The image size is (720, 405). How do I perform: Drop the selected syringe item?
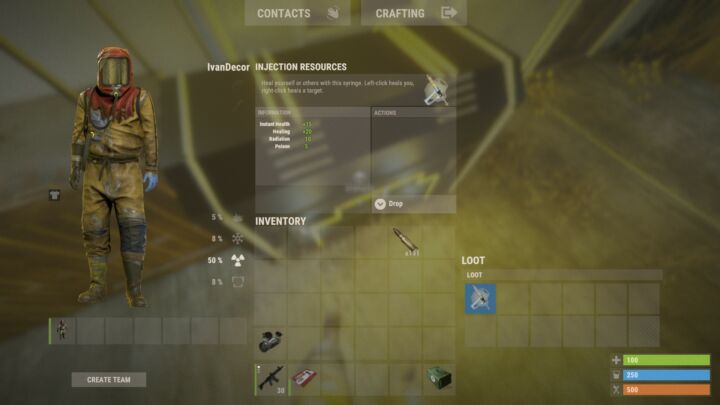click(x=413, y=204)
